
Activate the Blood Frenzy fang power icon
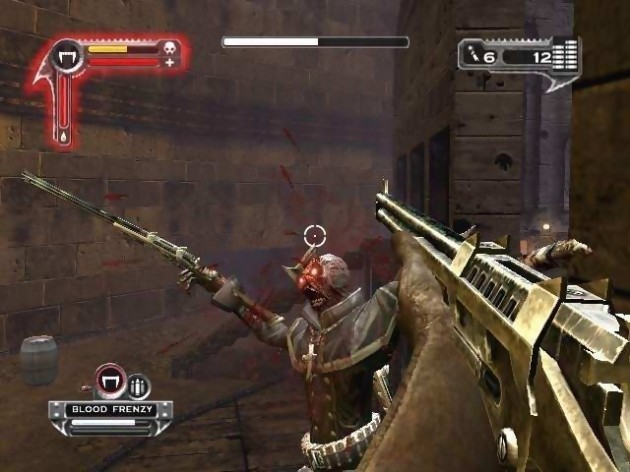(109, 381)
